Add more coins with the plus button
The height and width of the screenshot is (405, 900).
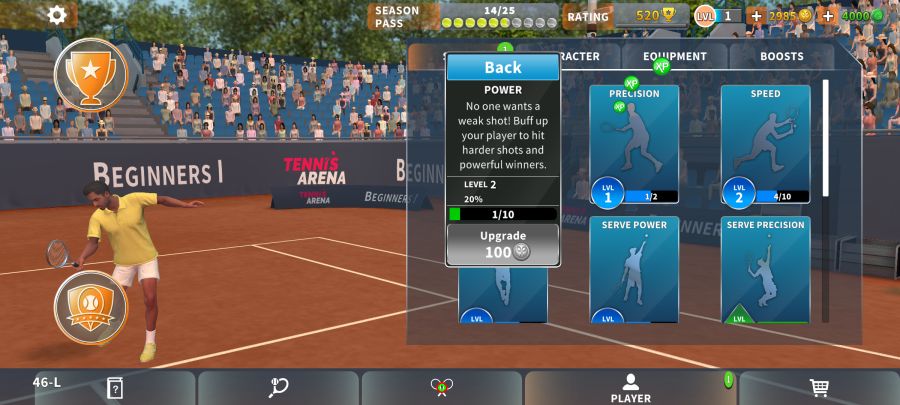tap(756, 16)
